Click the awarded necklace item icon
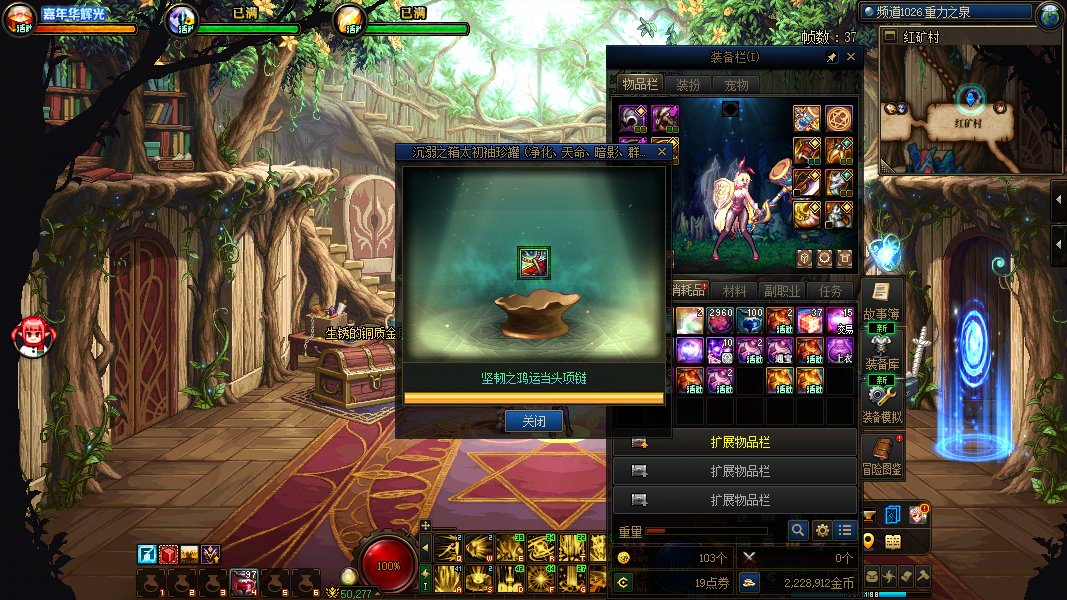The height and width of the screenshot is (600, 1067). coord(534,262)
